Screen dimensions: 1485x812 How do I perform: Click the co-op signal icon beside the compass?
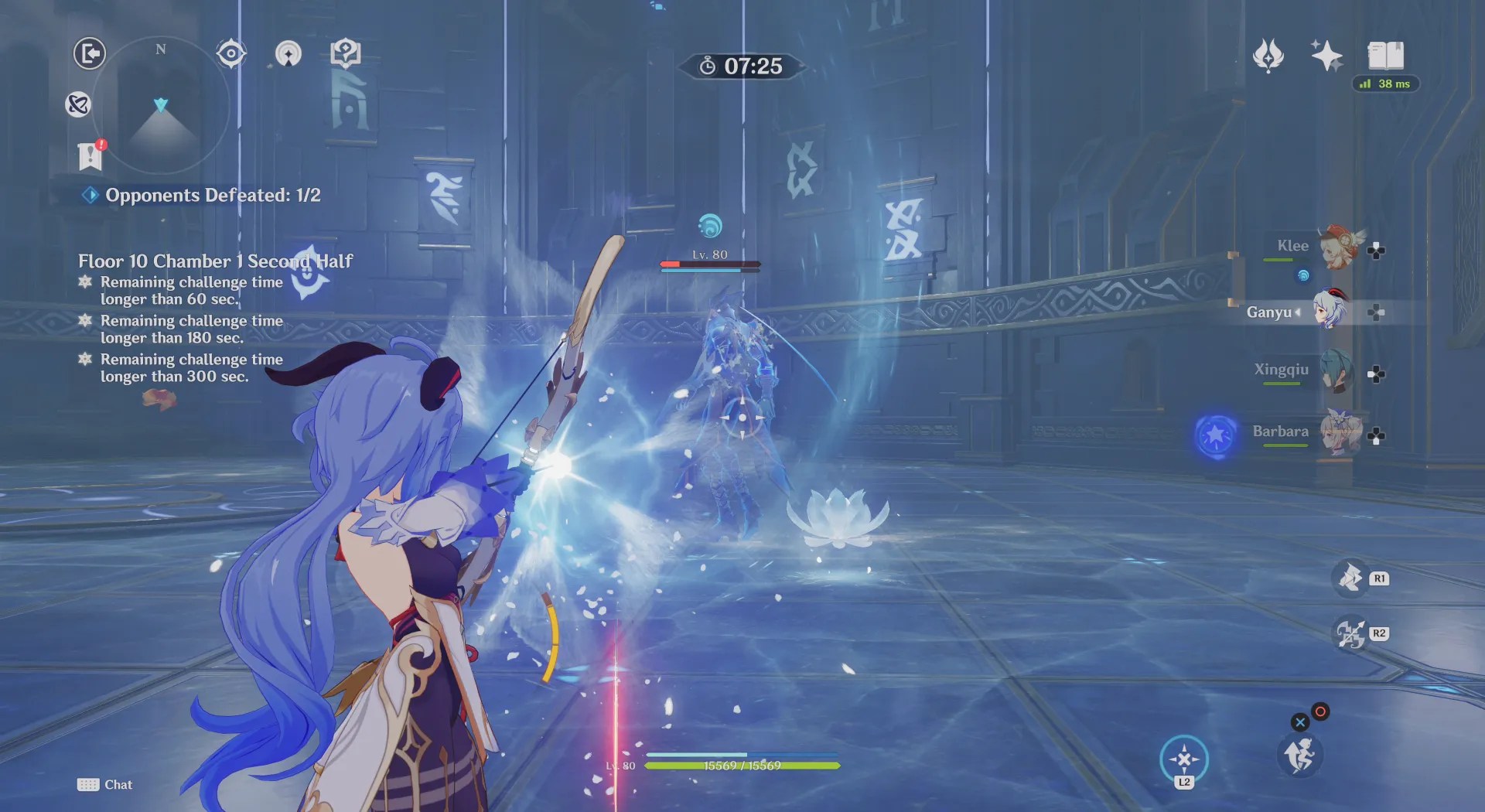(x=289, y=54)
